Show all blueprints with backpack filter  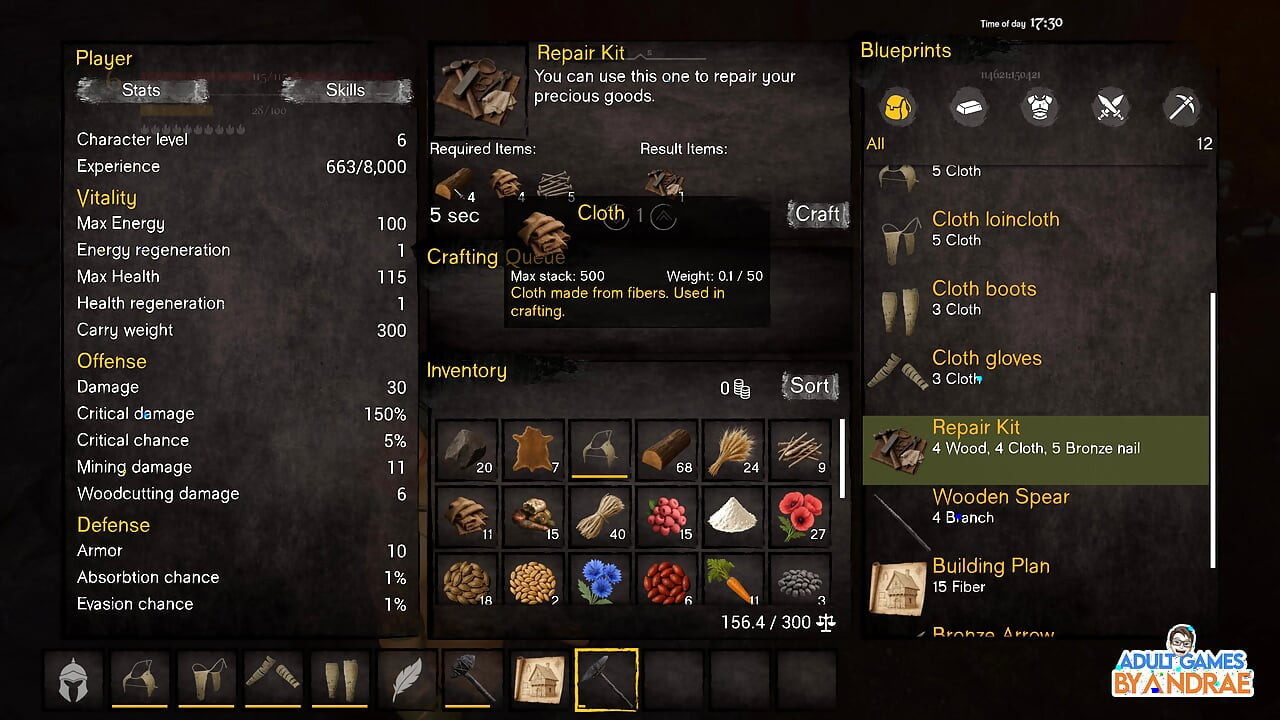[898, 107]
